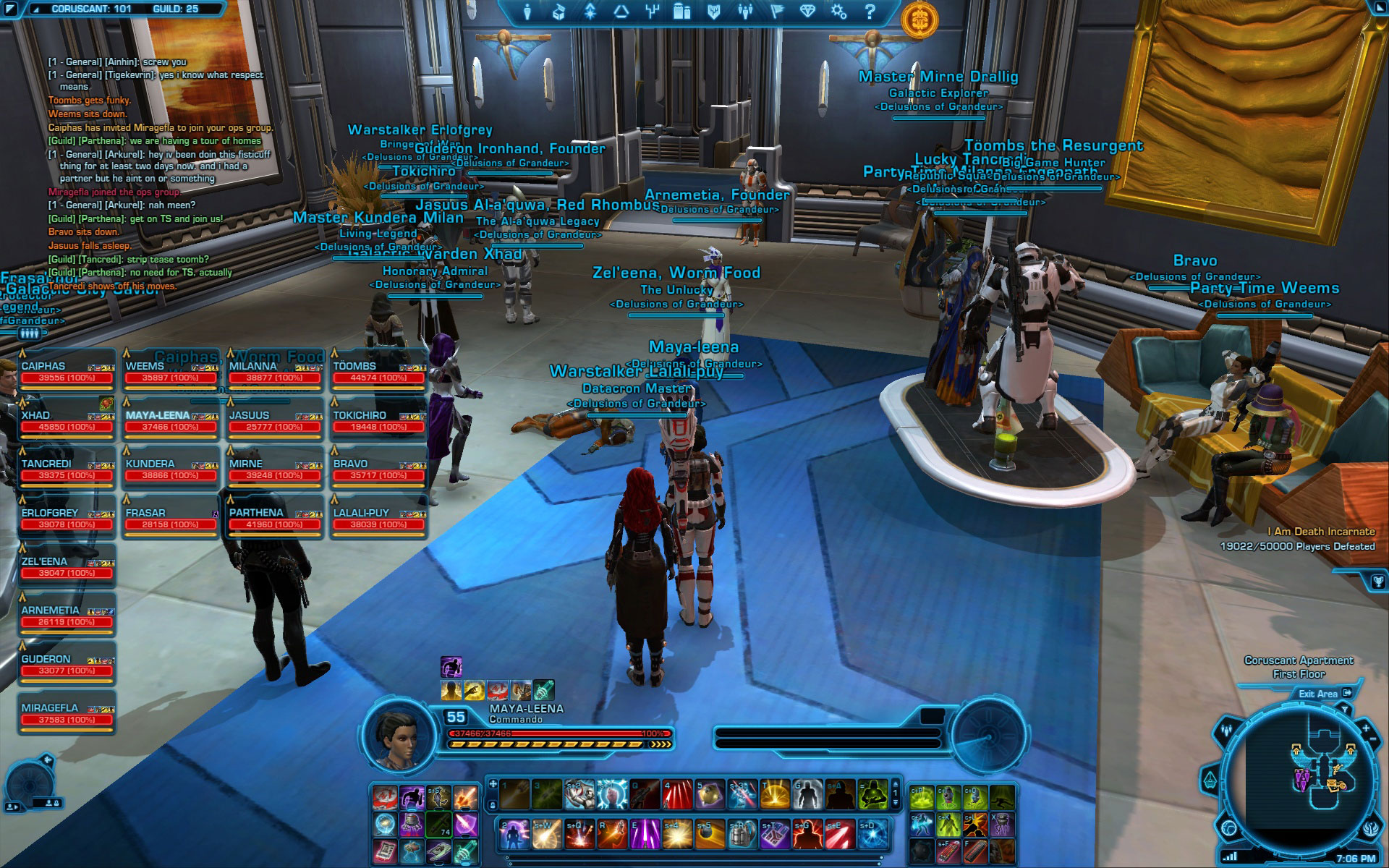Viewport: 1389px width, 868px height.
Task: Open the crate inventory icon in top menu
Action: 558,12
